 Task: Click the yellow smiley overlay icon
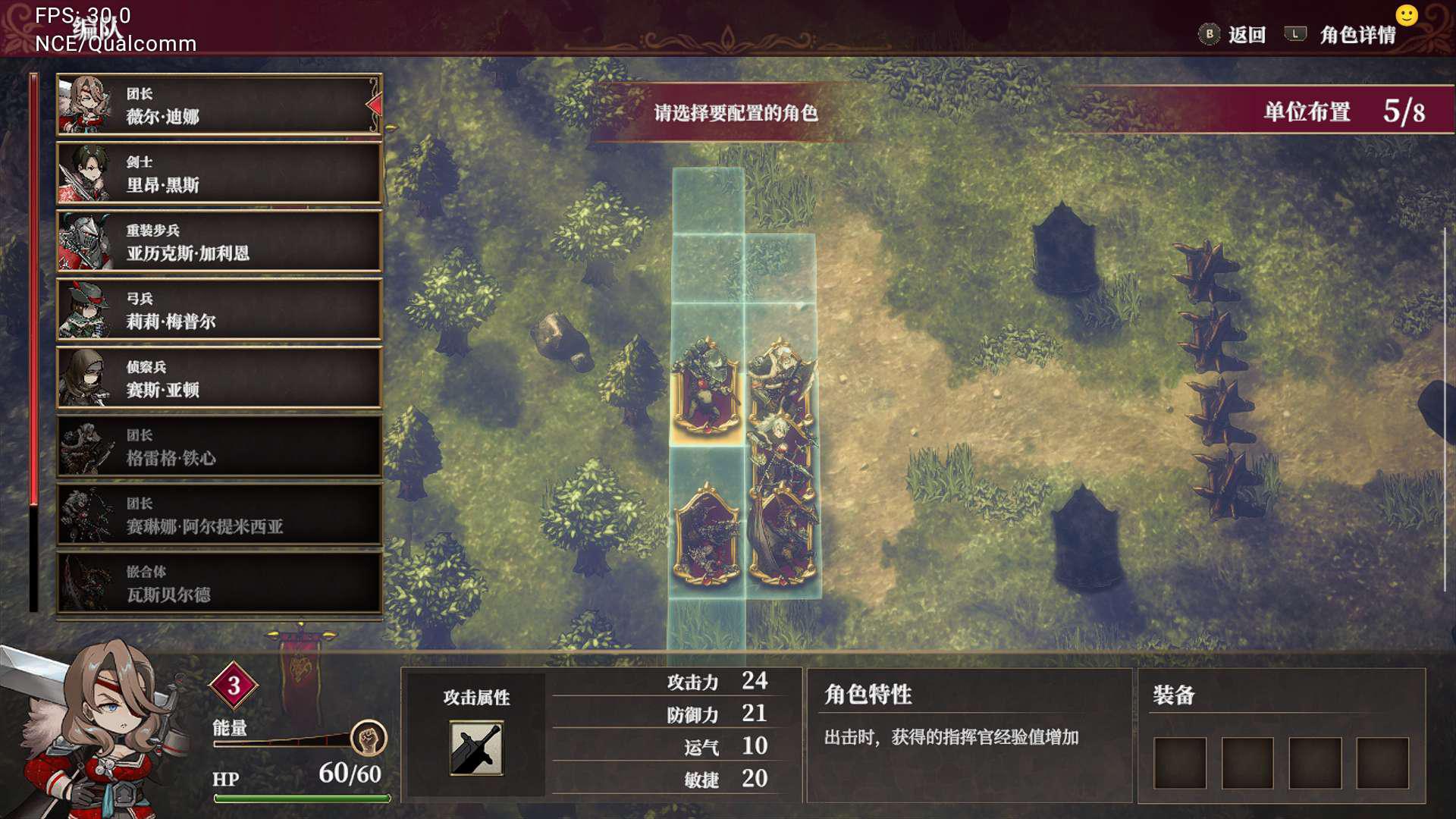[x=1406, y=16]
